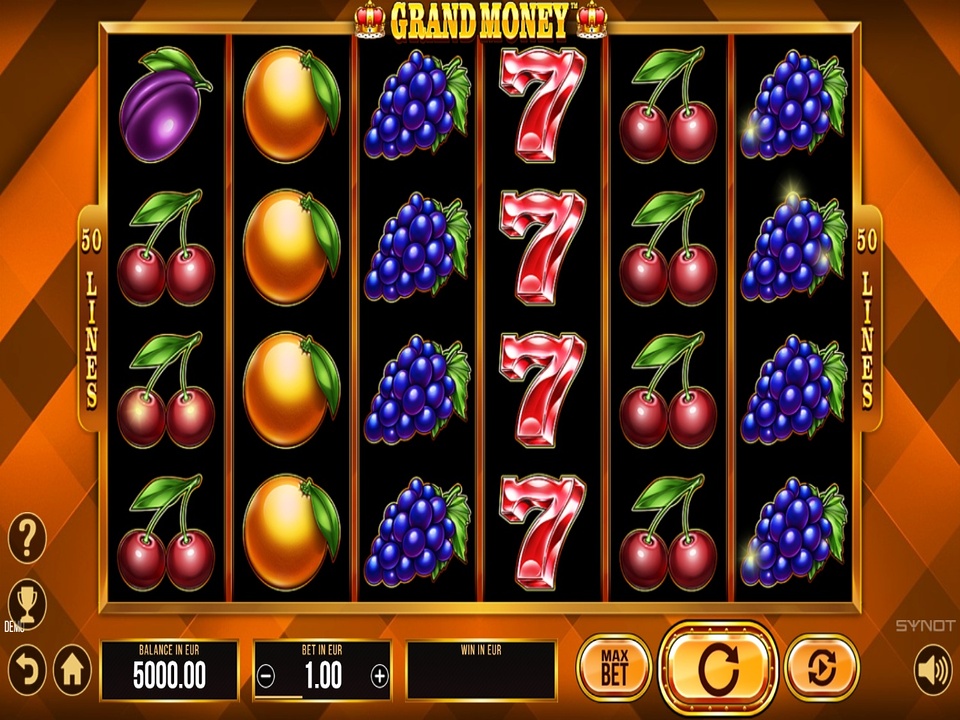The image size is (960, 720).
Task: Increase the bet with the plus button
Action: 379,676
